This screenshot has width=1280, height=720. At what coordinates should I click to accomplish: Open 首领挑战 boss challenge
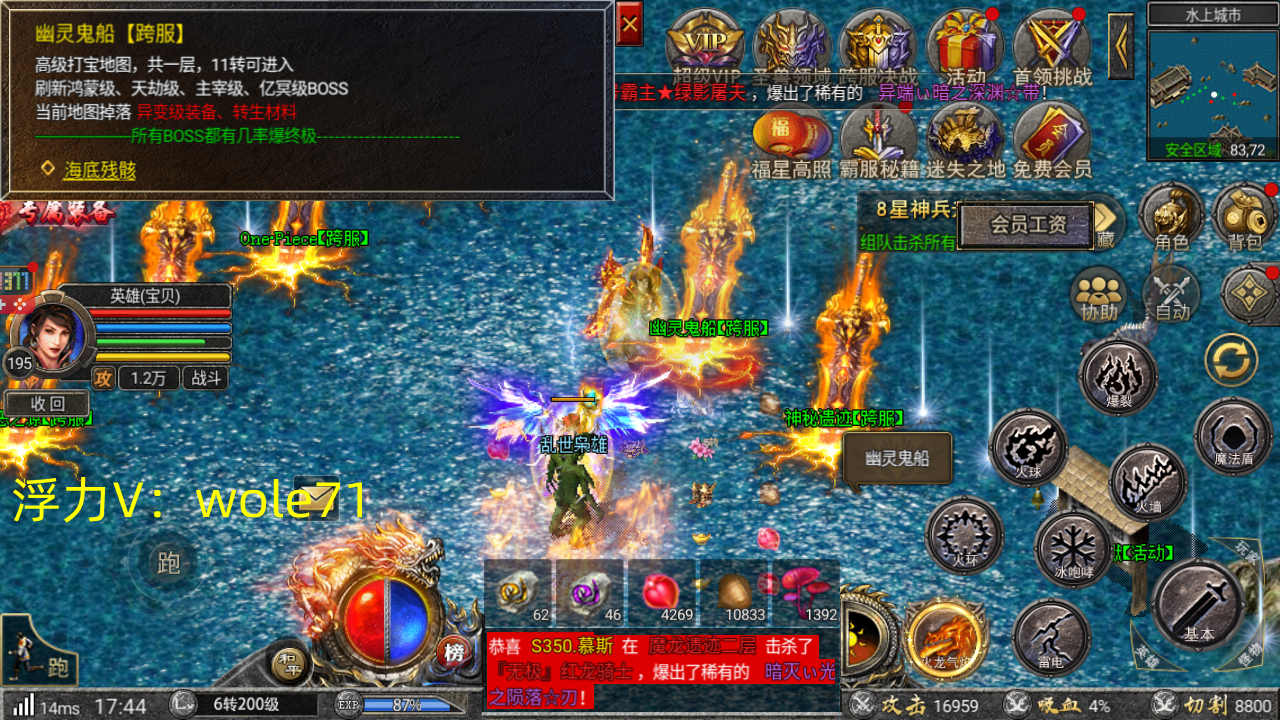click(1051, 46)
